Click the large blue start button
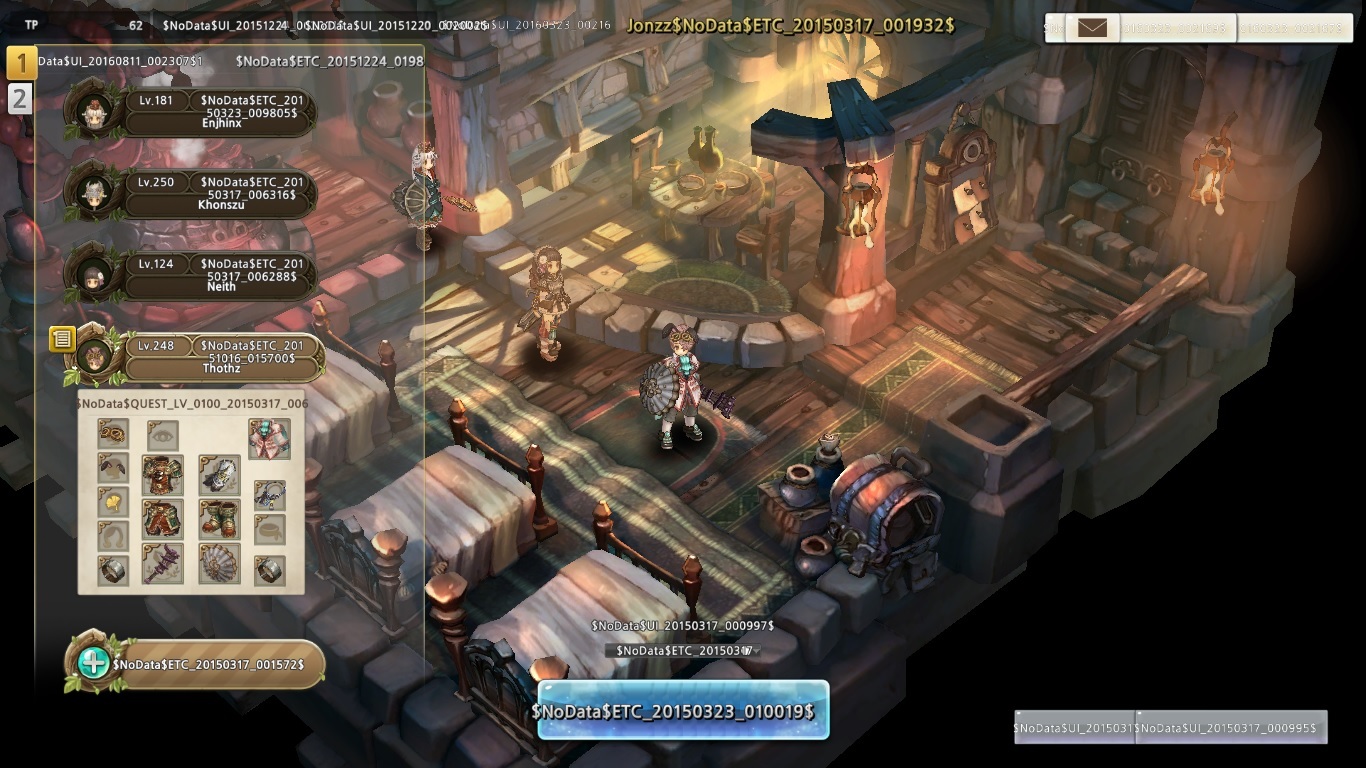The image size is (1366, 768). (x=683, y=711)
